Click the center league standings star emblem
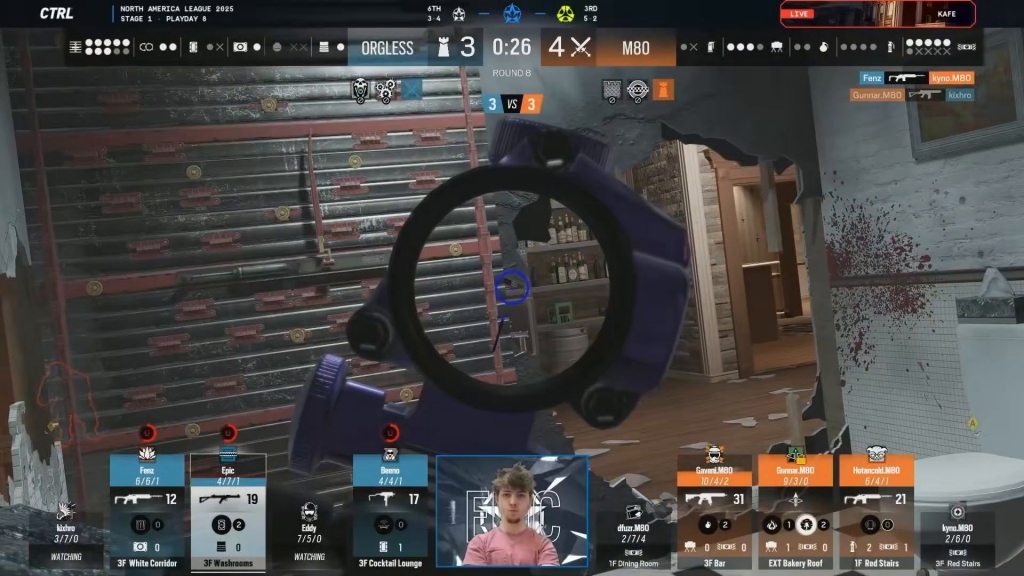This screenshot has width=1024, height=576. click(x=513, y=13)
